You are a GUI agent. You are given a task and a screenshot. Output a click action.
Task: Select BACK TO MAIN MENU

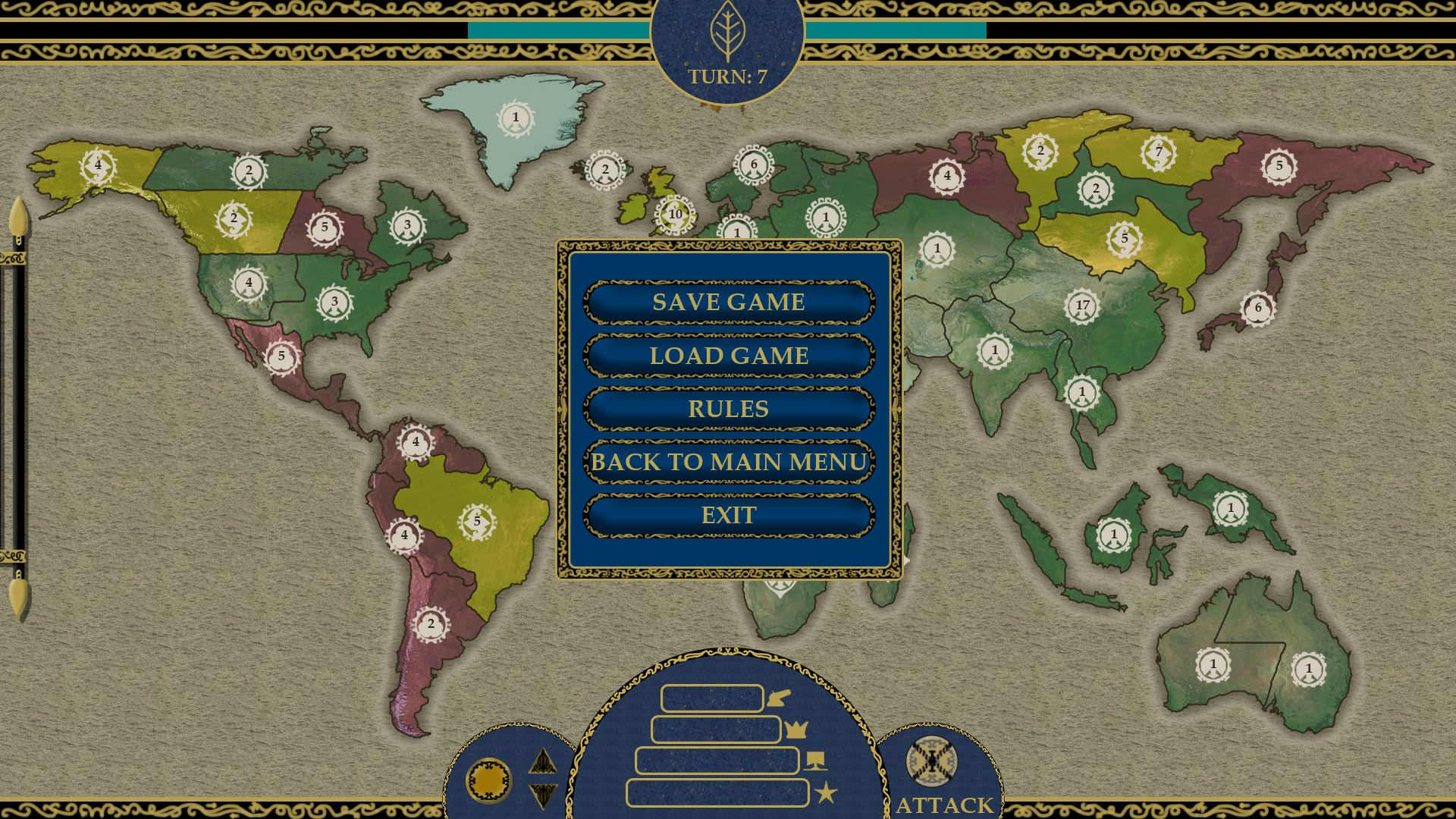[x=728, y=462]
